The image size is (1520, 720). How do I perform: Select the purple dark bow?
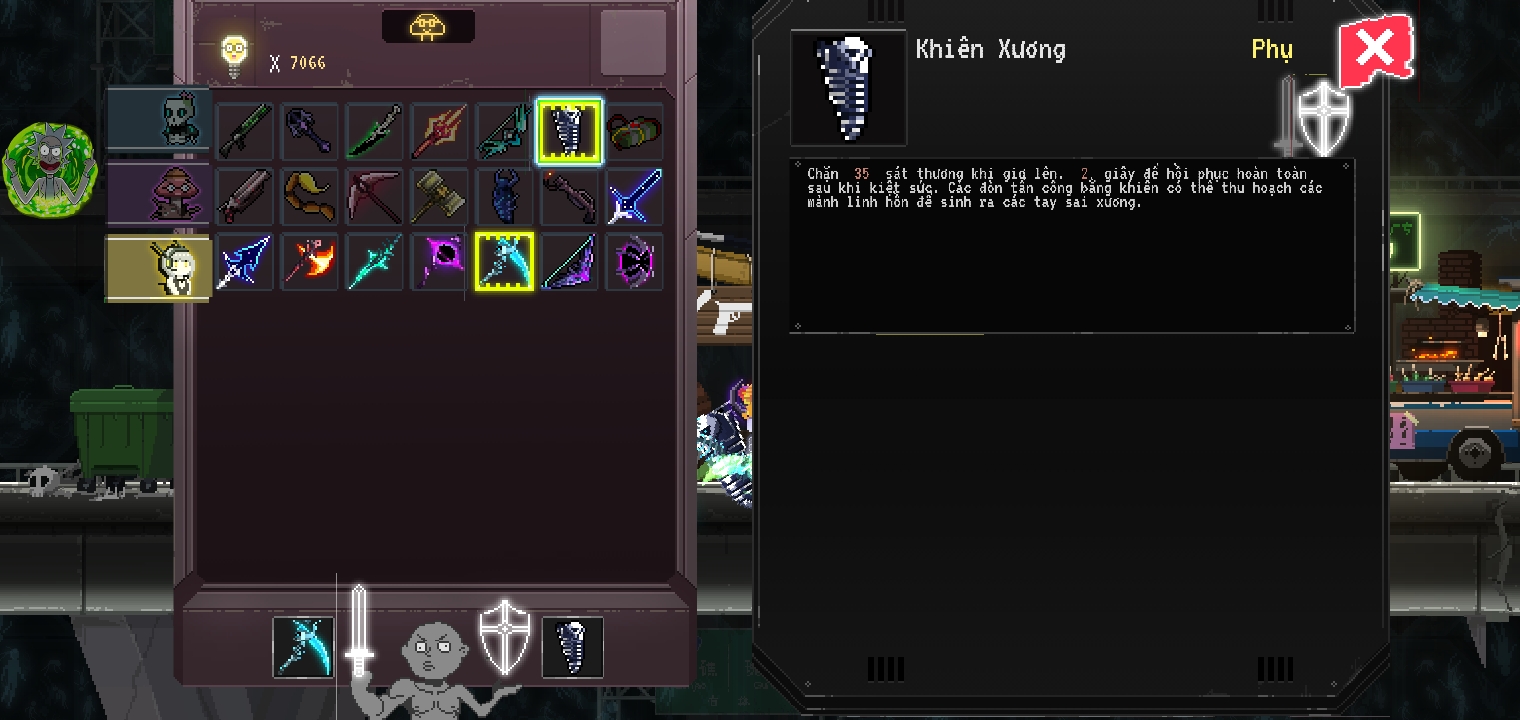569,261
